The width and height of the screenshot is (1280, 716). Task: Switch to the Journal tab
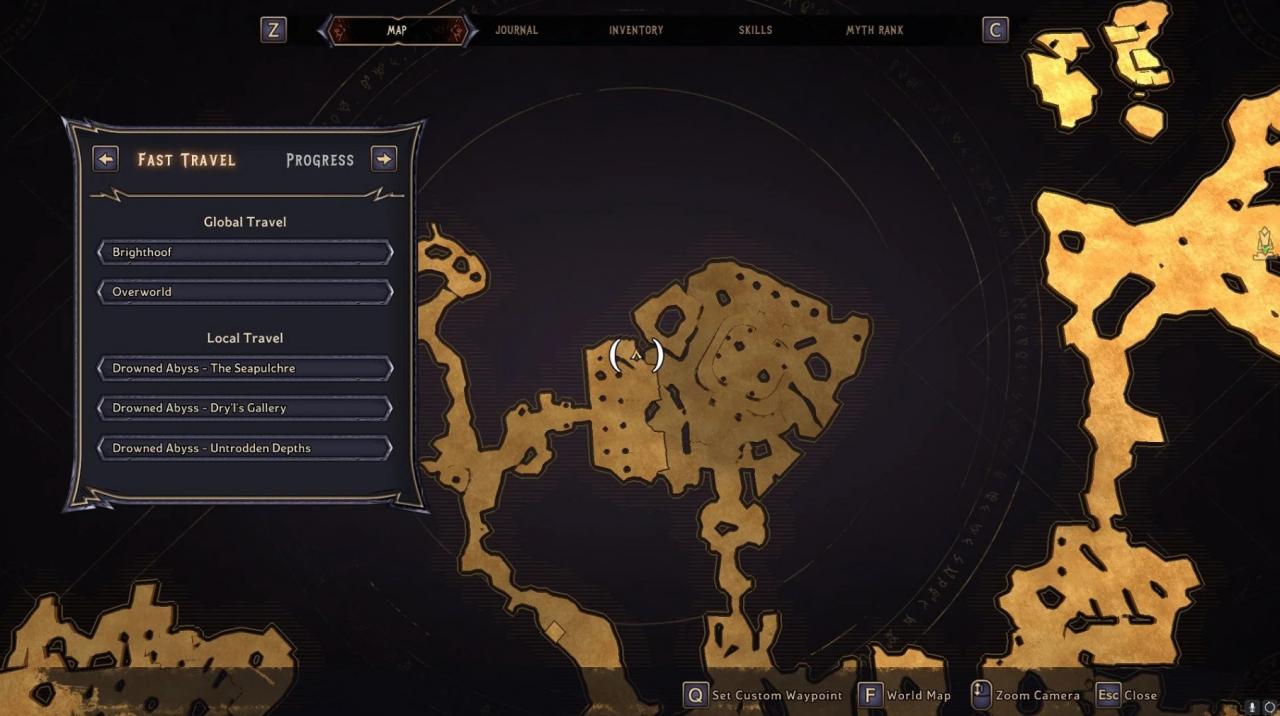(516, 30)
